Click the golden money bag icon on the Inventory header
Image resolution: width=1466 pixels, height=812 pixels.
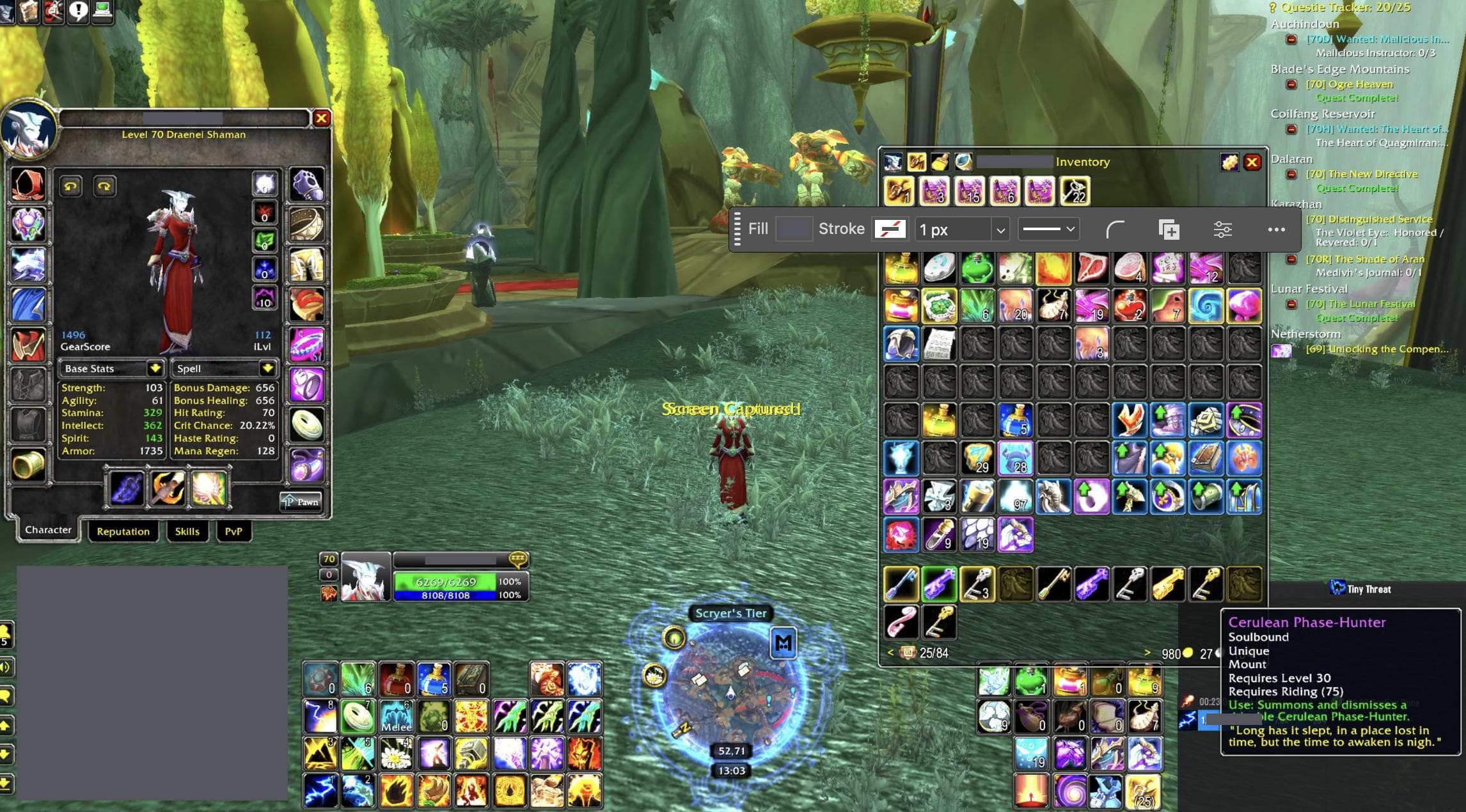coord(1228,162)
